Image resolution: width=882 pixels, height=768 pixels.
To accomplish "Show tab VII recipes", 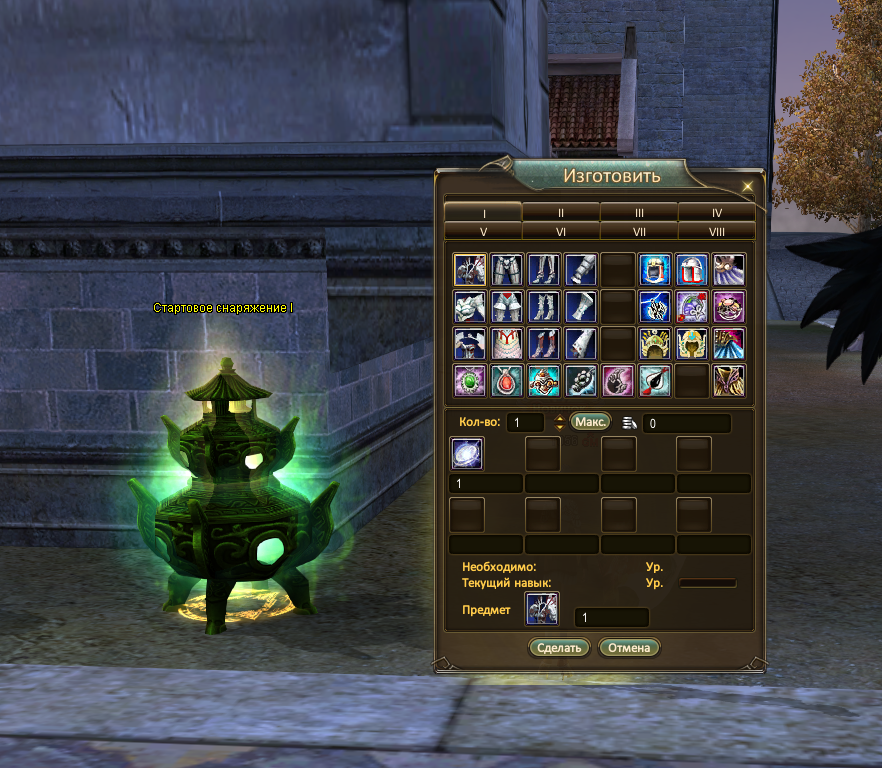I will (x=638, y=230).
